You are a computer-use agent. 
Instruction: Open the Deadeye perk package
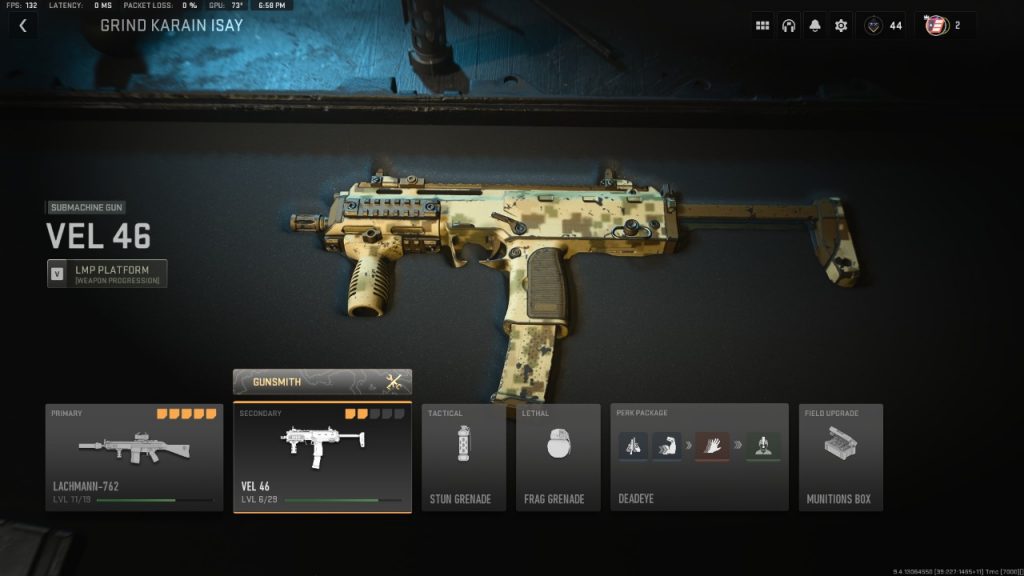699,457
